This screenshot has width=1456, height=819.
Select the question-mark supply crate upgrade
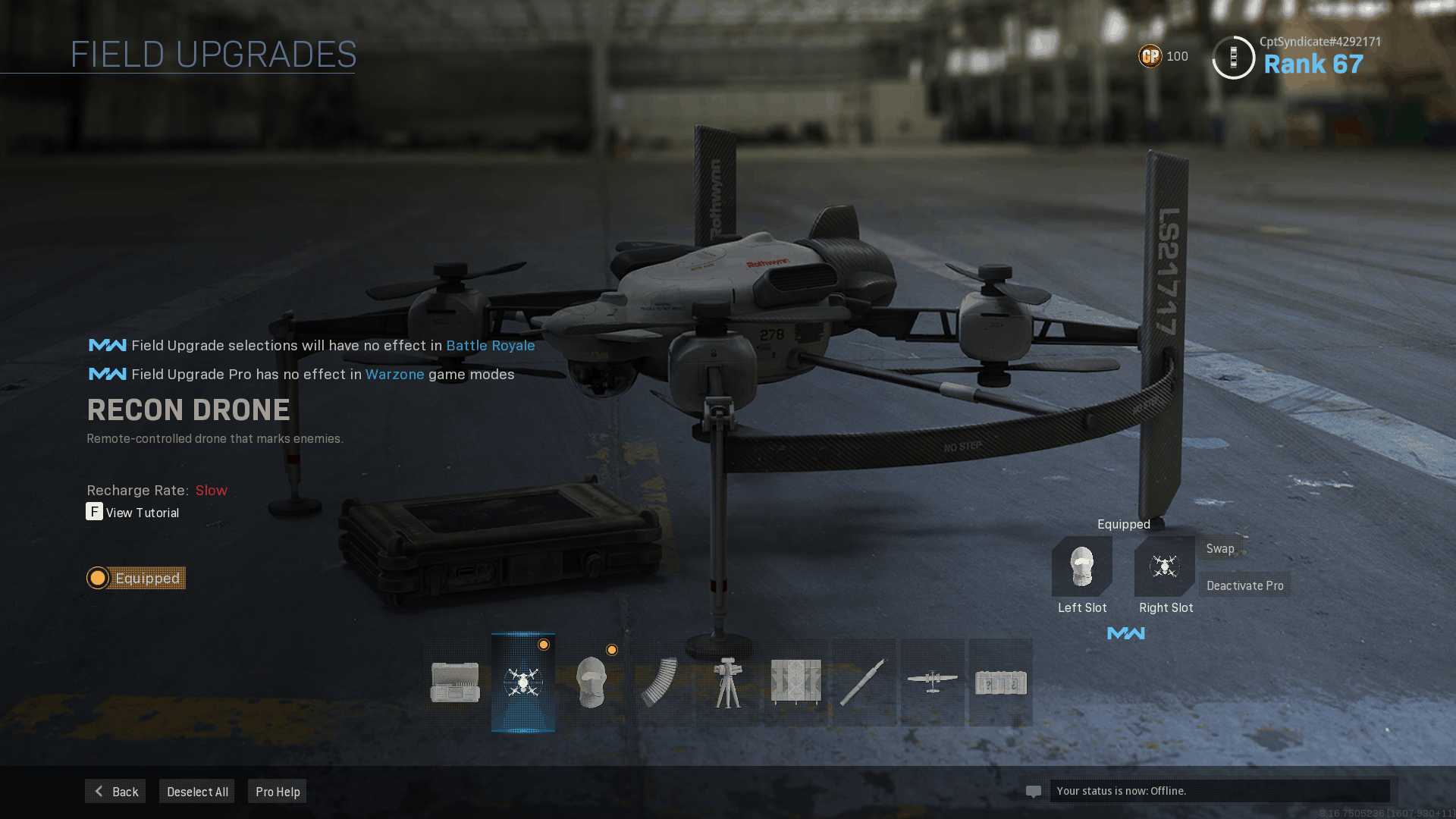coord(1001,682)
